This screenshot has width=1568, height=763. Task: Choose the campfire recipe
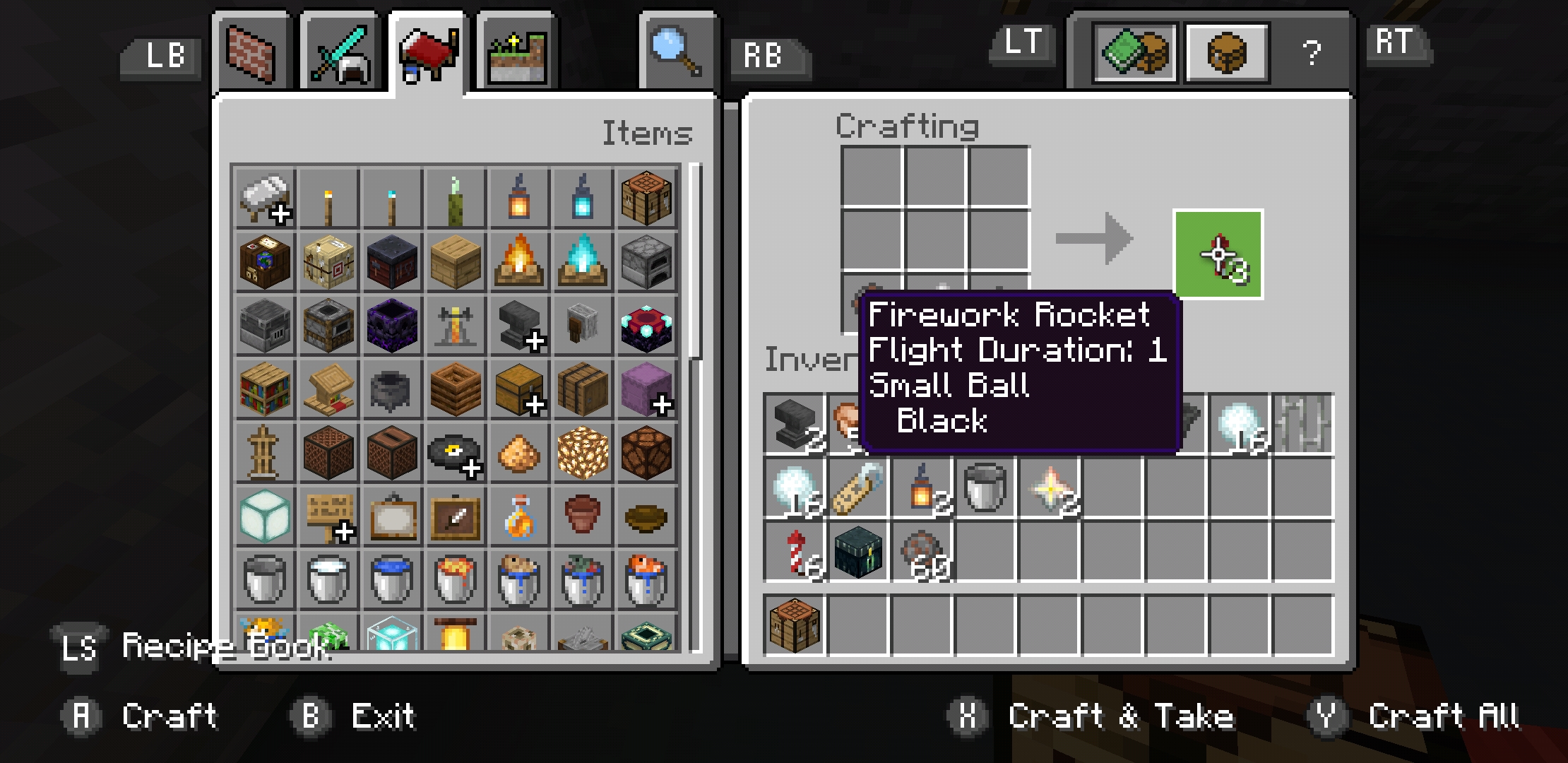point(518,261)
